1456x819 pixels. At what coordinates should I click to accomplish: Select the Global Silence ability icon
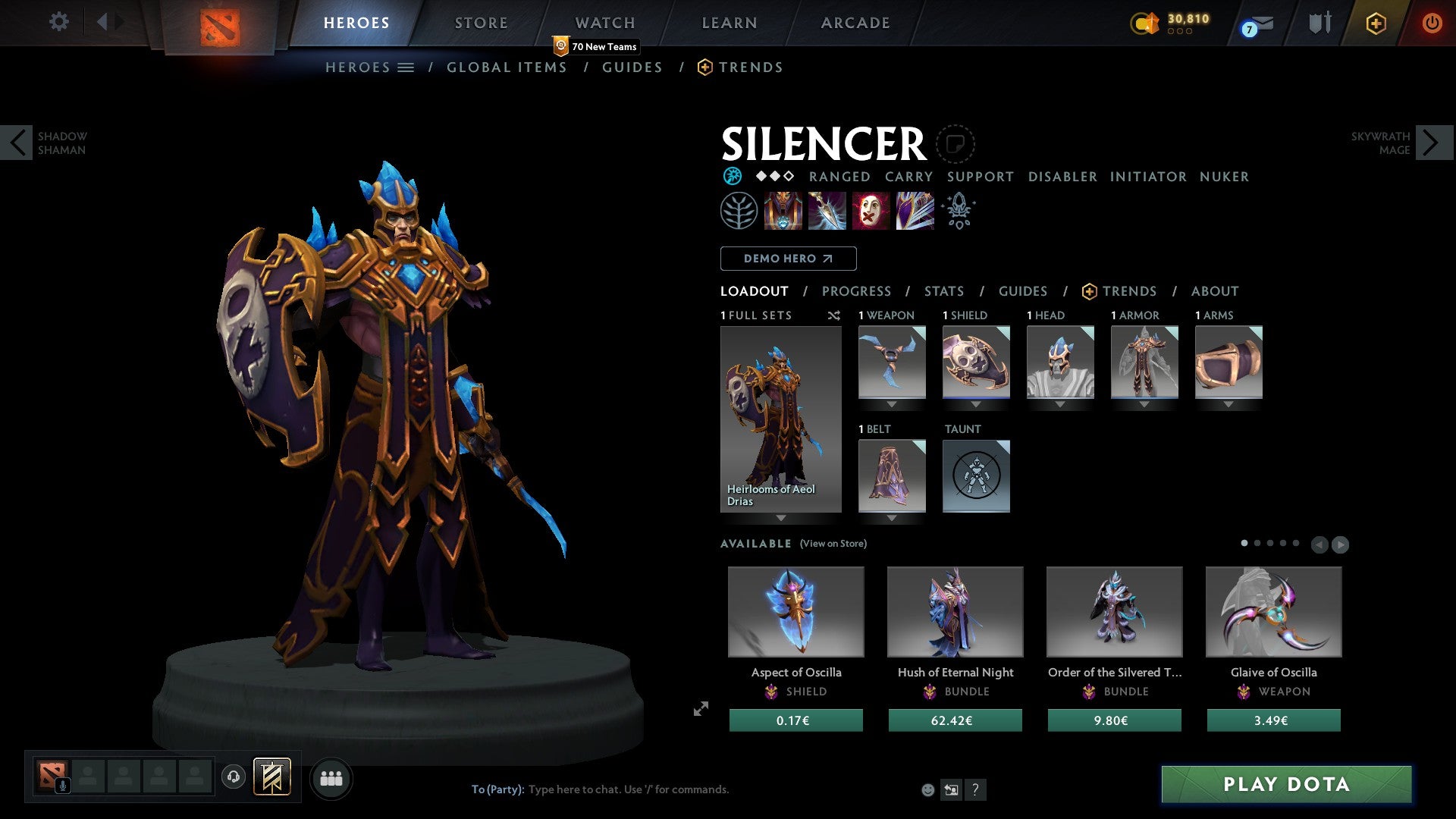pos(915,211)
